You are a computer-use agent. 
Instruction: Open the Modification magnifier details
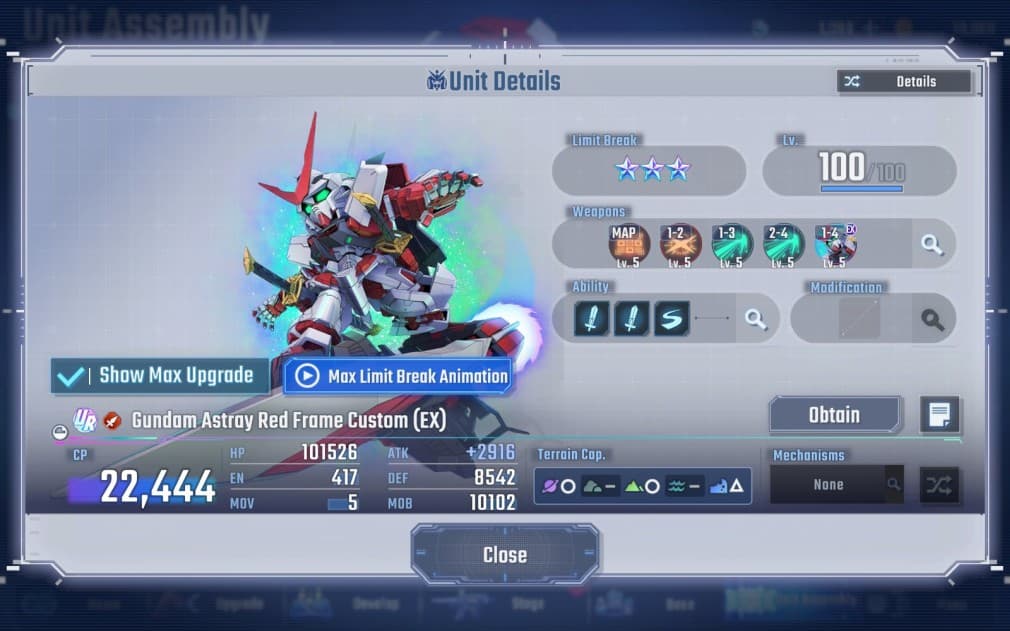pyautogui.click(x=932, y=319)
